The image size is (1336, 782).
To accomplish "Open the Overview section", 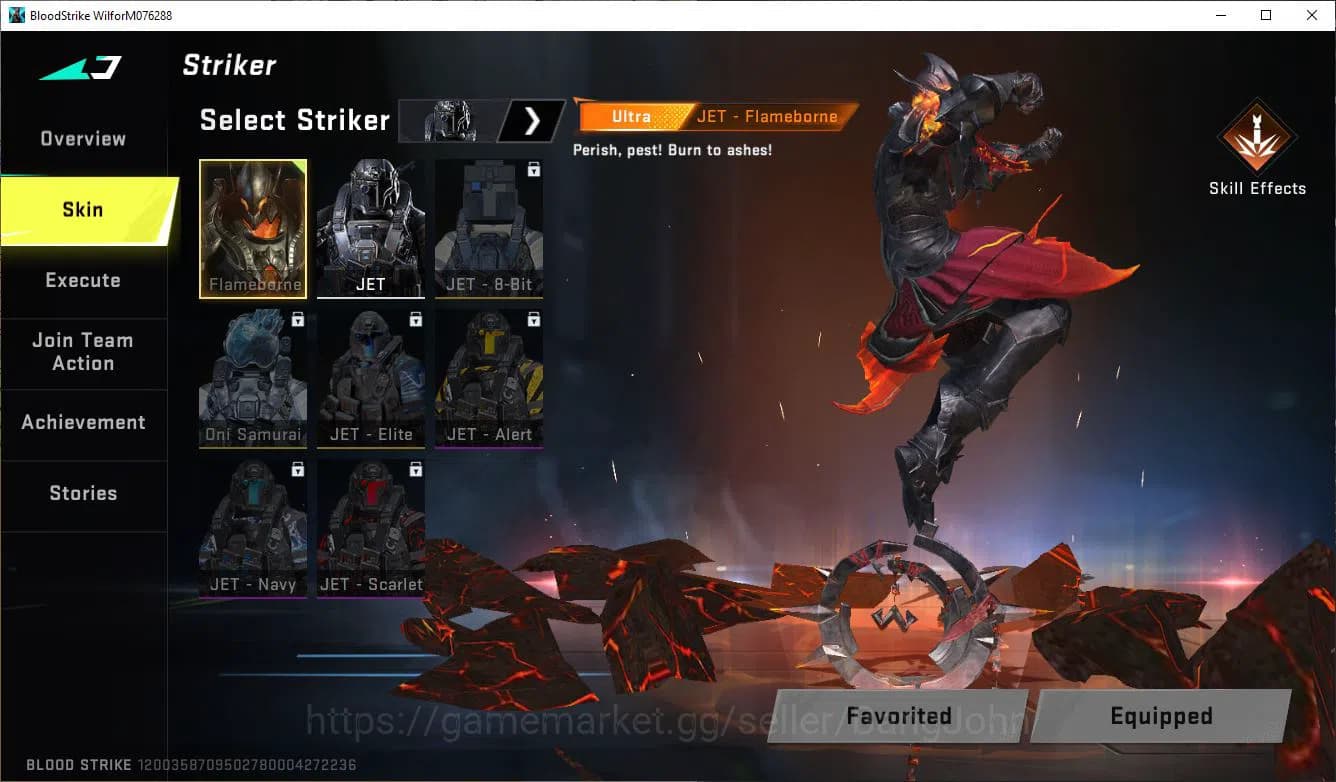I will [82, 138].
